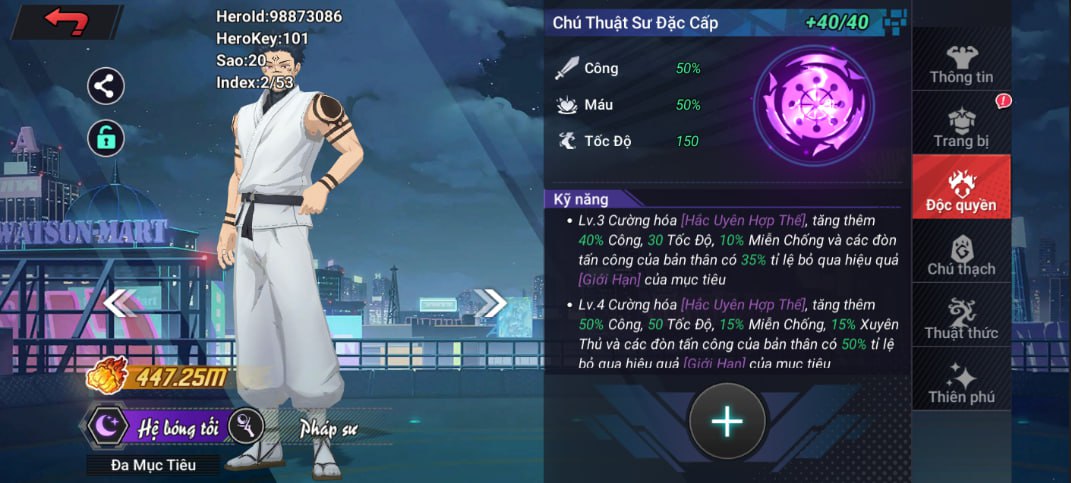This screenshot has width=1071, height=483.
Task: Tap the share icon
Action: pos(106,86)
